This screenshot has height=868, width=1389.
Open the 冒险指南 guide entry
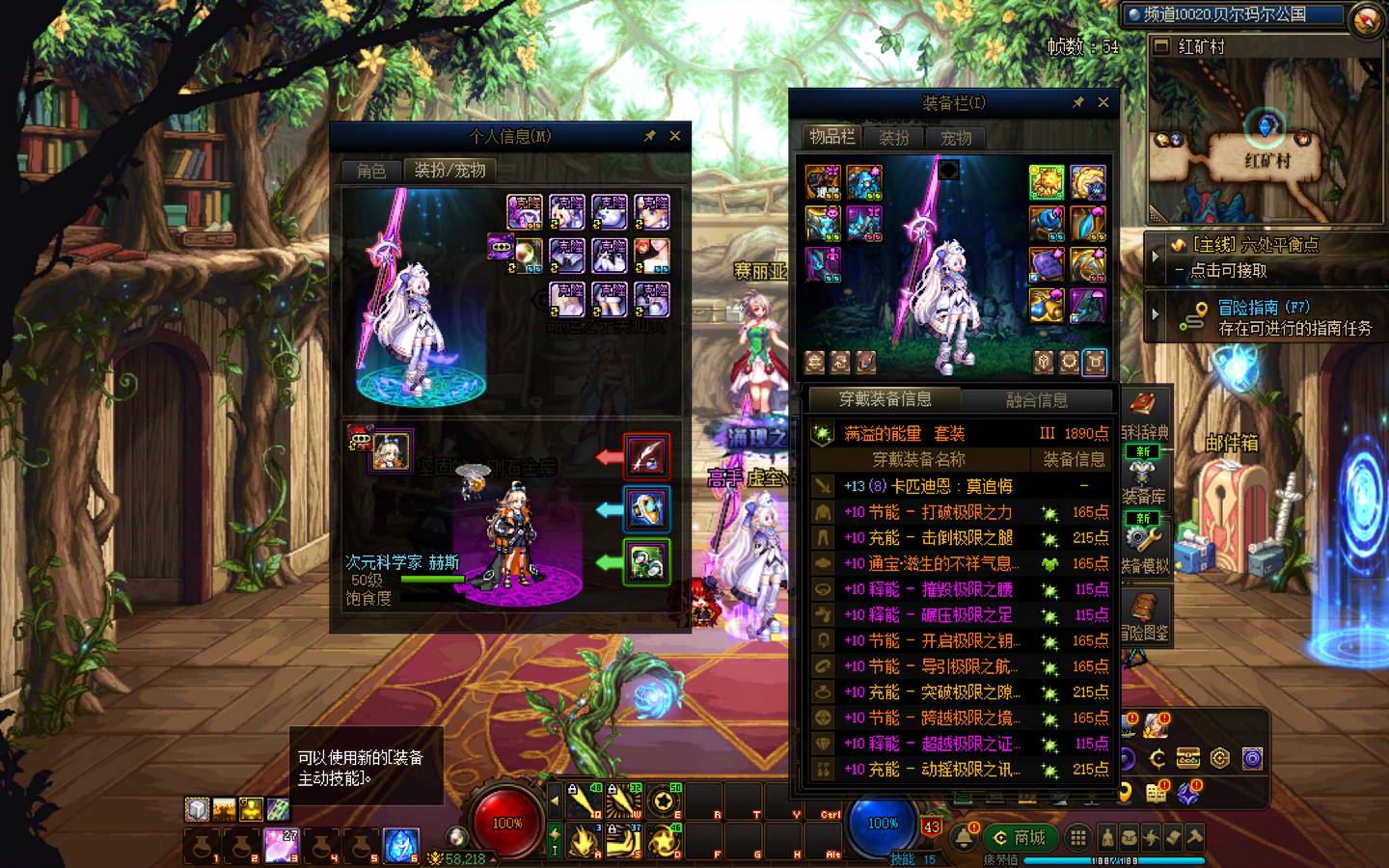tap(1266, 316)
